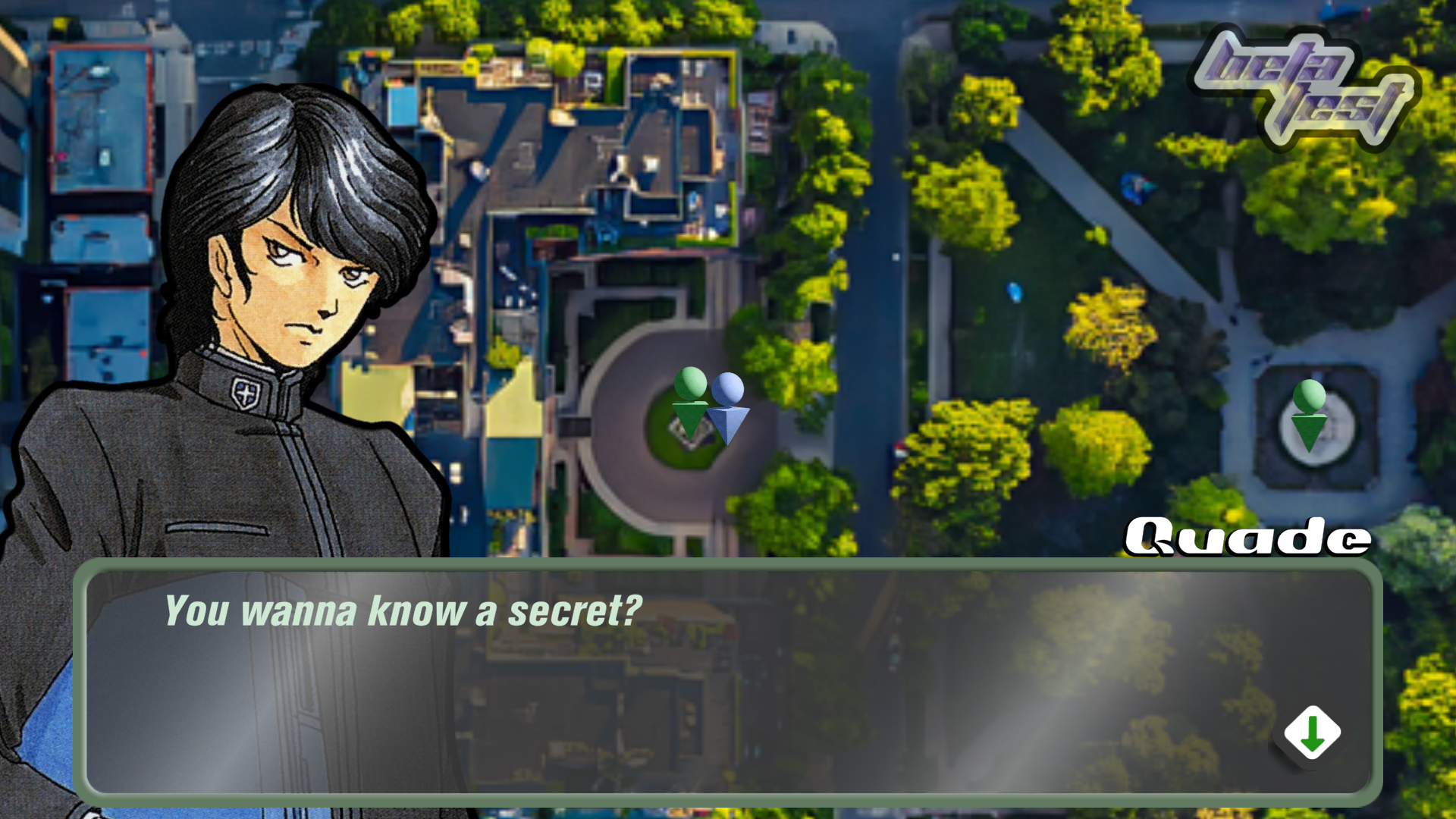Click the text 'You wanna know a secret?'

pos(402,607)
